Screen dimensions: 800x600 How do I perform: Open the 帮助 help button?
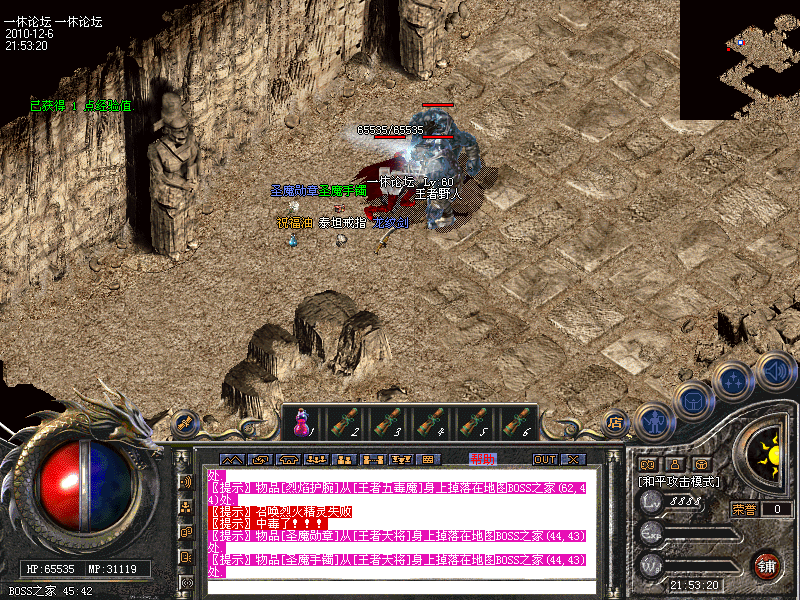click(482, 459)
